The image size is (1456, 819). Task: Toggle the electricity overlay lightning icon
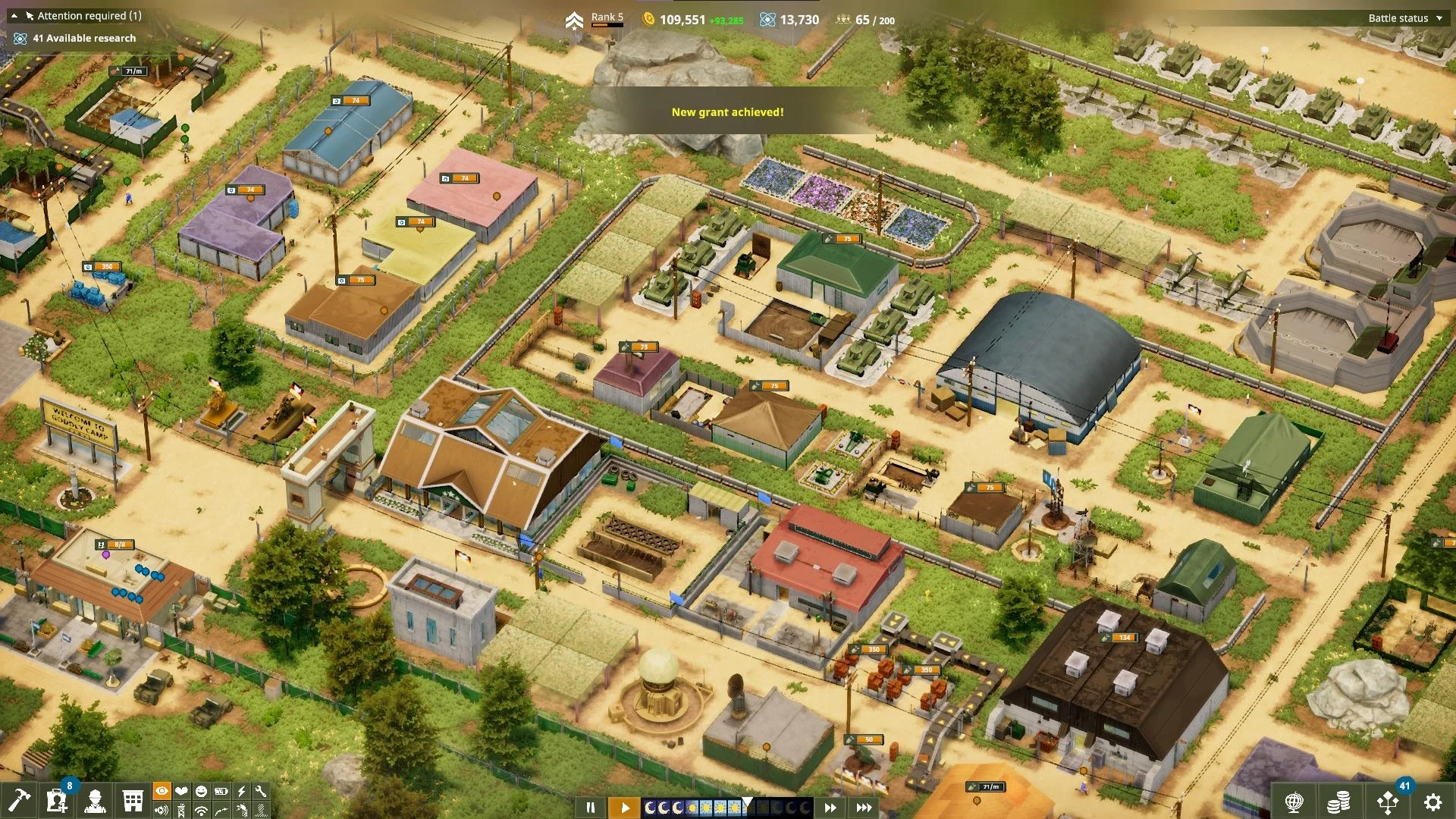tap(241, 792)
